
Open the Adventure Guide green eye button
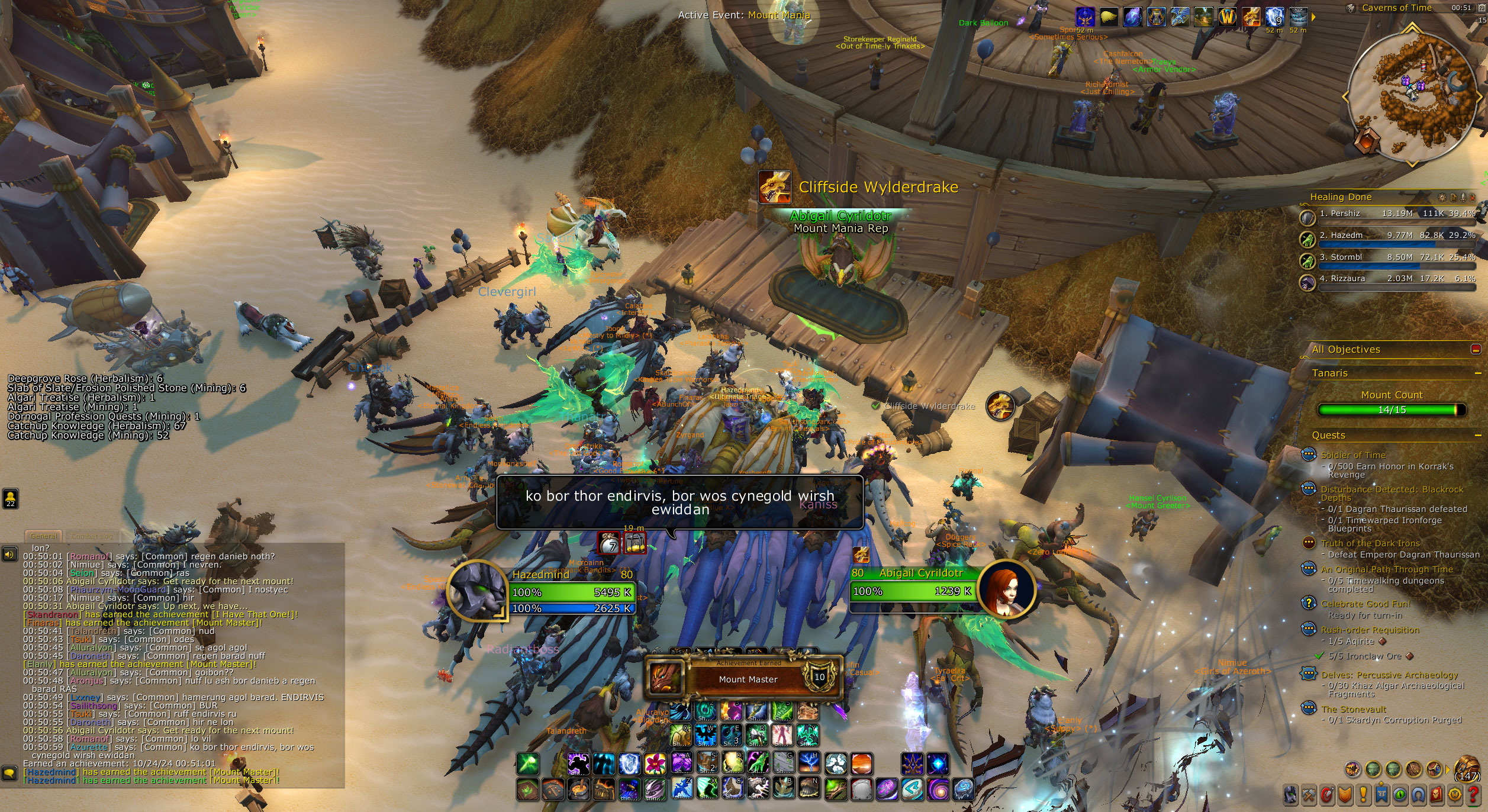(x=1399, y=794)
